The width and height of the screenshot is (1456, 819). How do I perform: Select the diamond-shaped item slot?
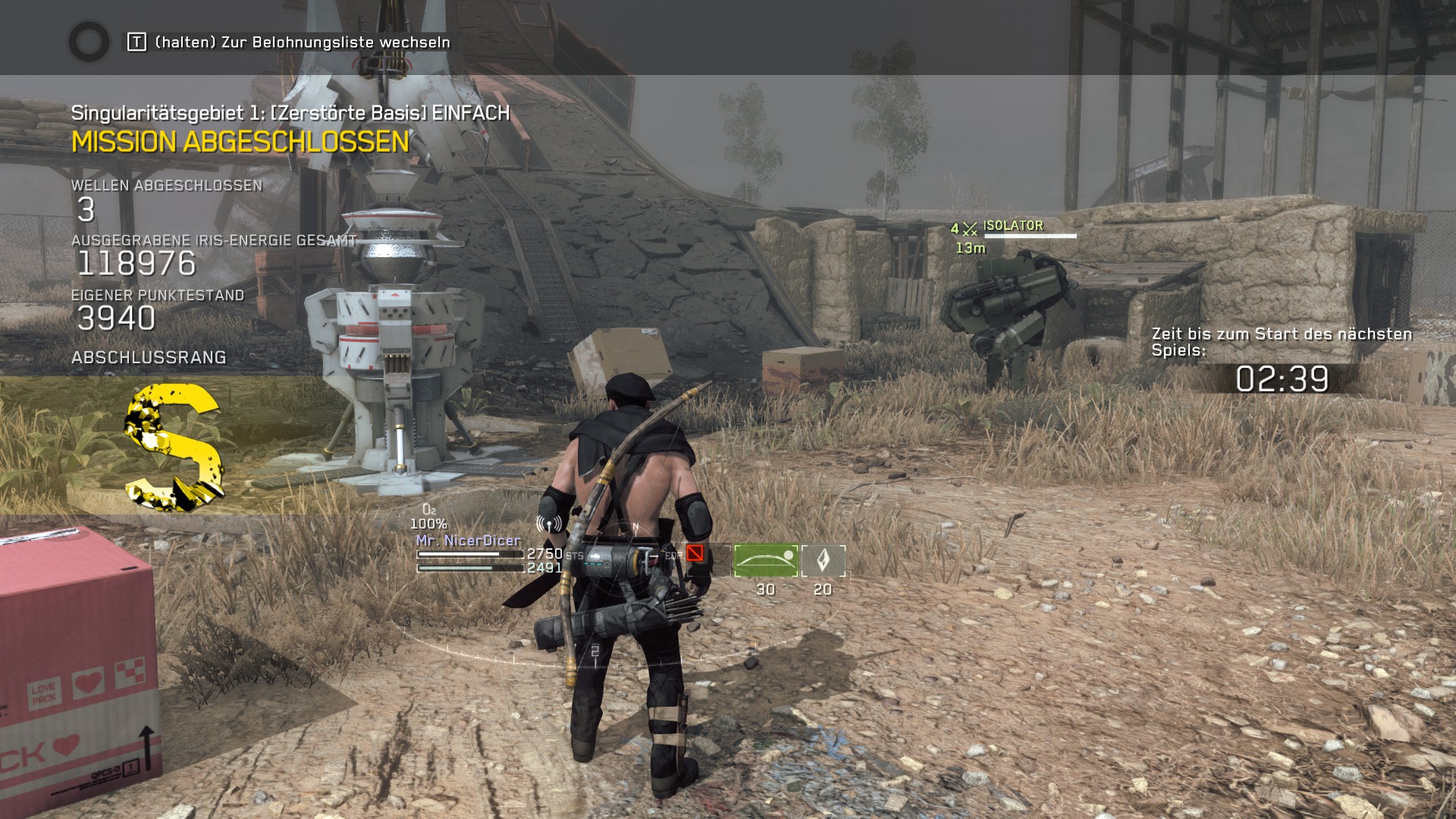tap(823, 560)
